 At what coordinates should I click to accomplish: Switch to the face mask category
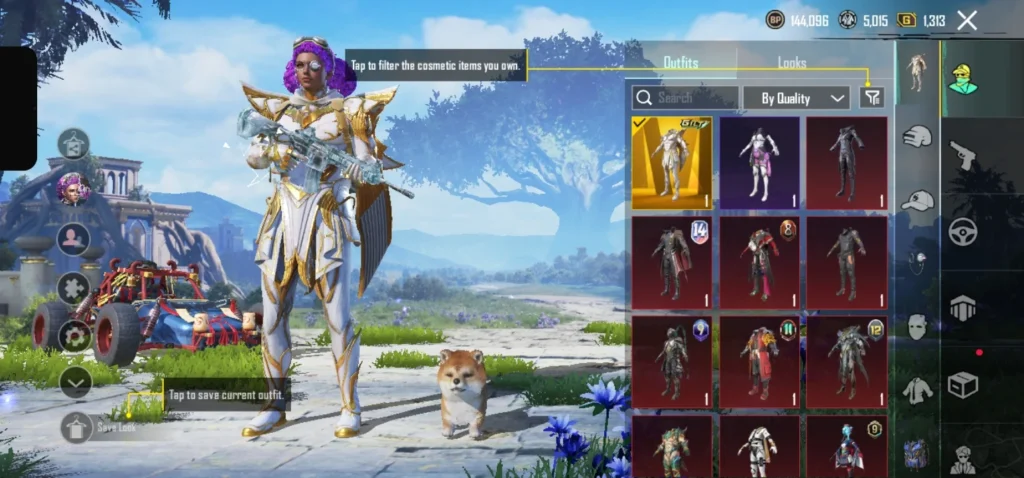(x=917, y=326)
